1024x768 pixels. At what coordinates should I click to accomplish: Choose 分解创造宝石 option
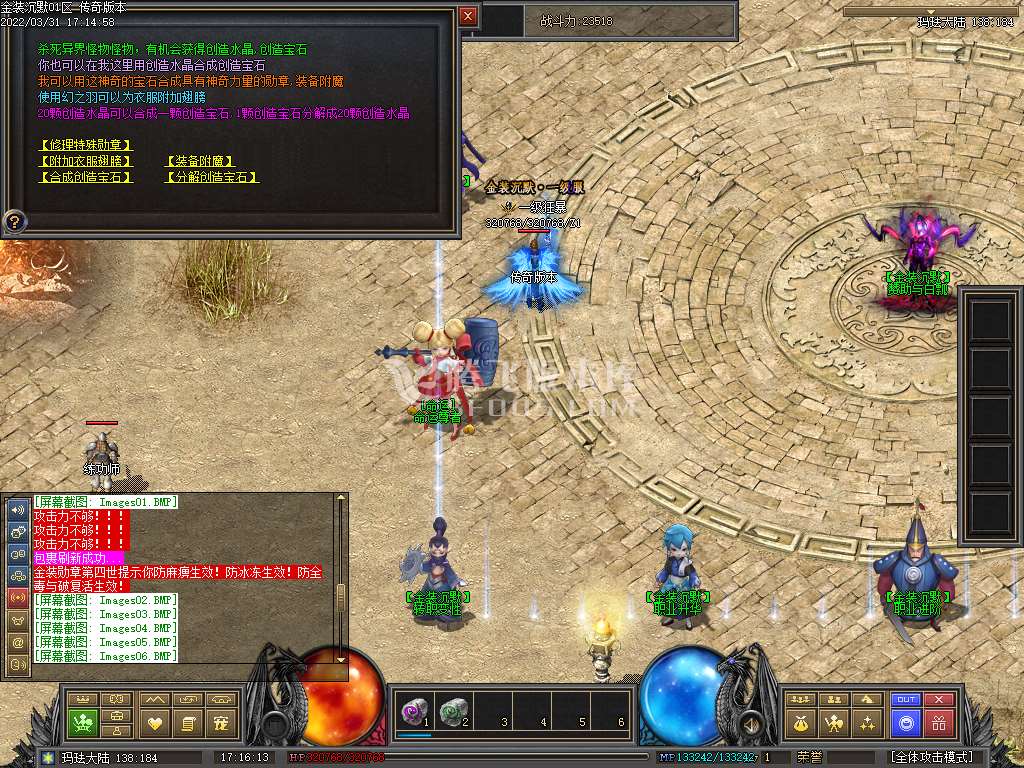211,177
